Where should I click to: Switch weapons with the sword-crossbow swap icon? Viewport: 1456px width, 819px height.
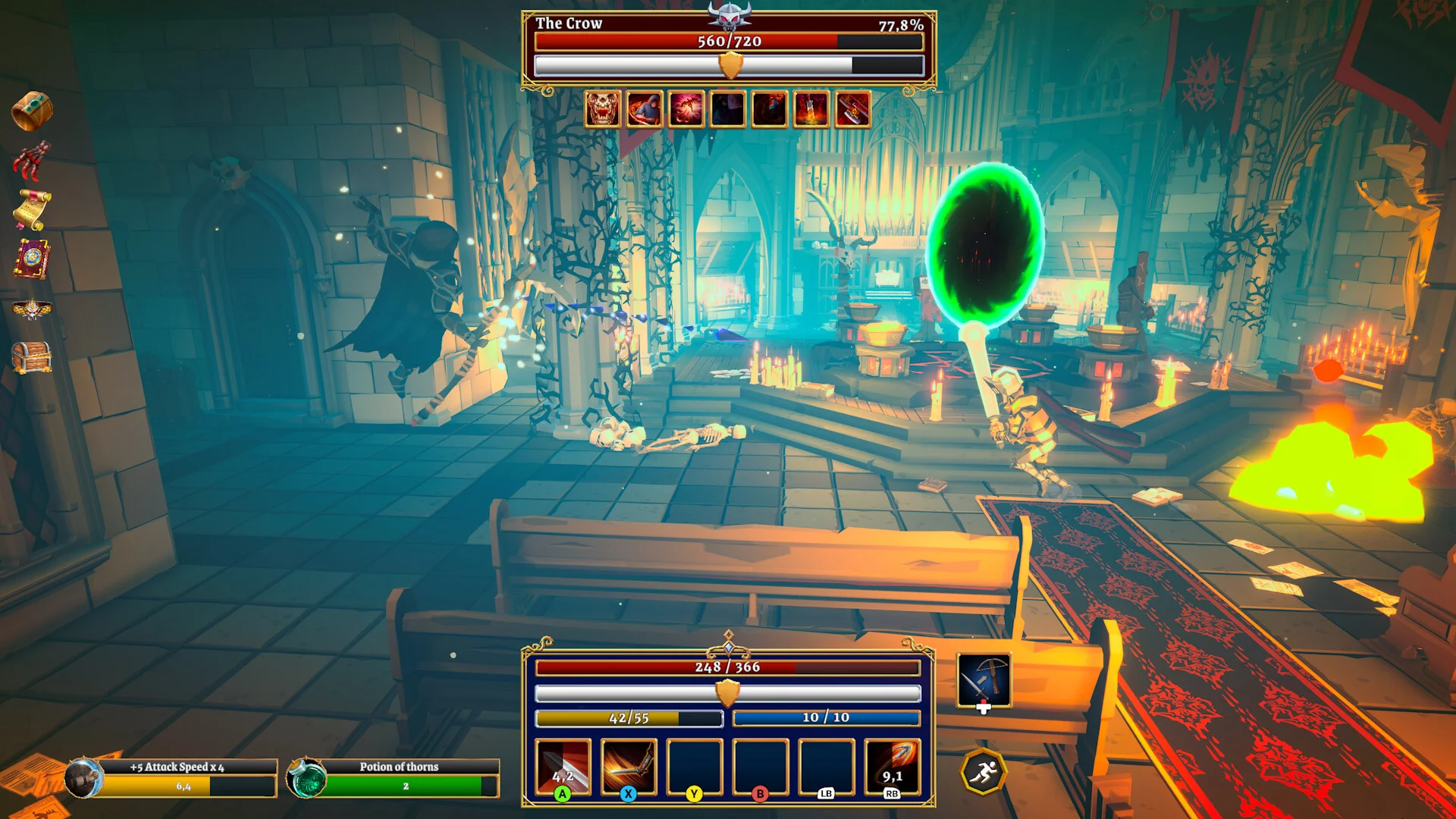tap(984, 680)
